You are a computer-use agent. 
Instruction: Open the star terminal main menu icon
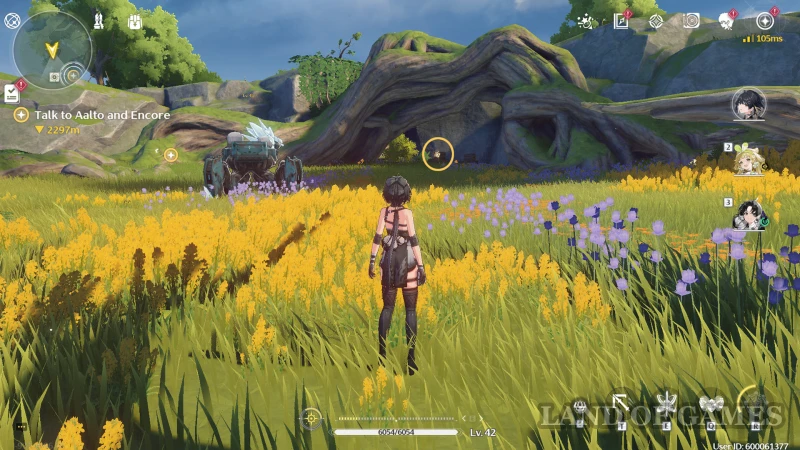(764, 21)
